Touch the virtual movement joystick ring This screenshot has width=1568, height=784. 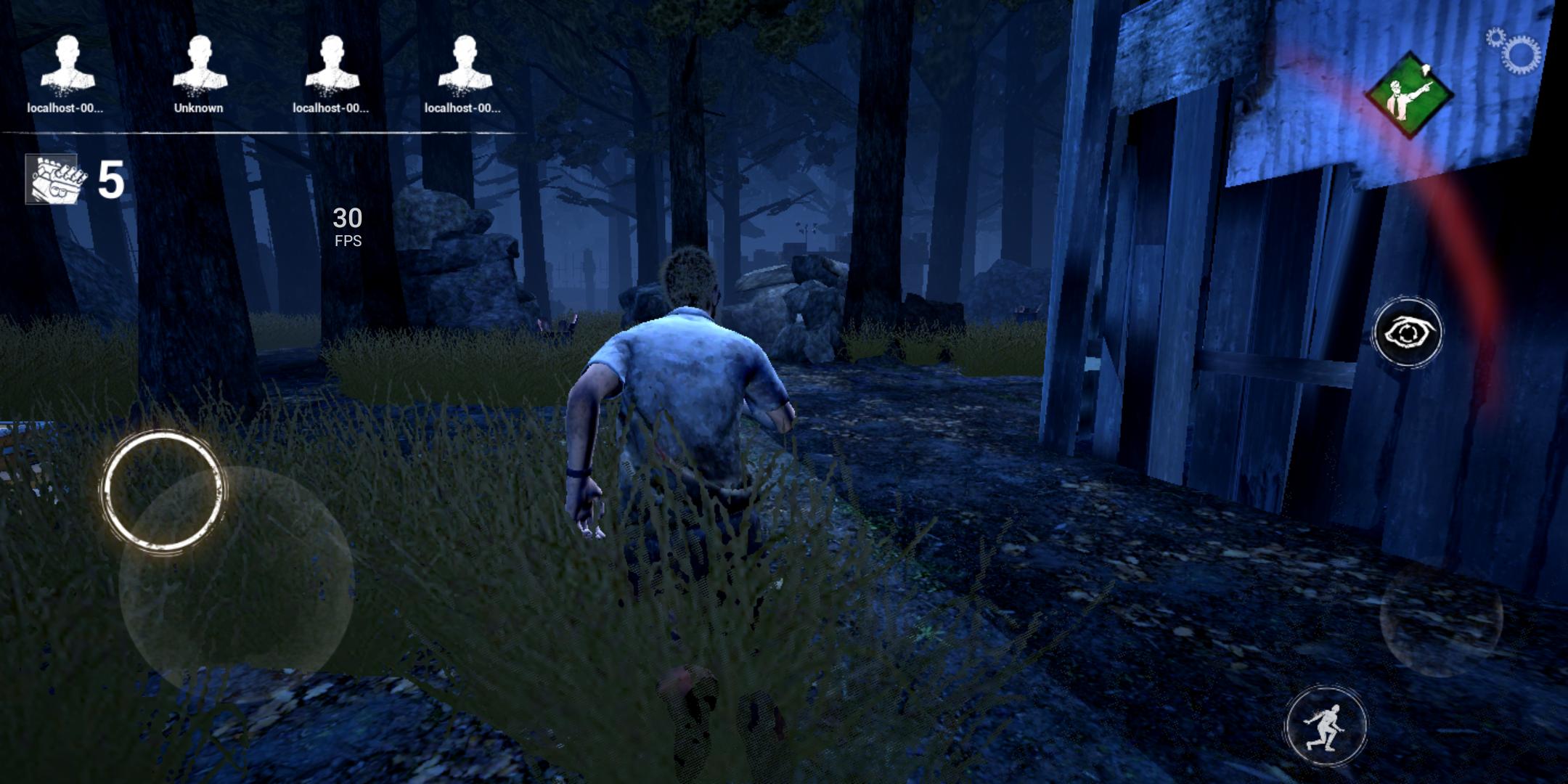163,491
